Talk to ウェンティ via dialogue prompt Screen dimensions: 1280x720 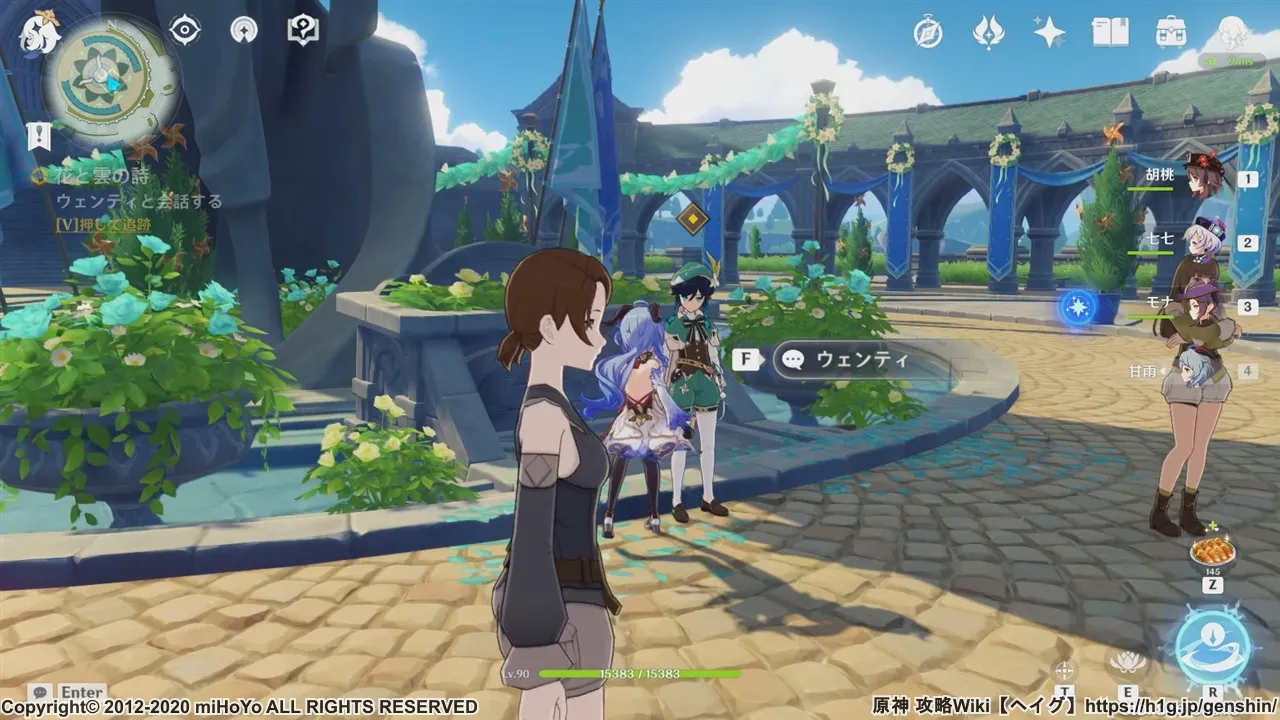click(x=860, y=360)
